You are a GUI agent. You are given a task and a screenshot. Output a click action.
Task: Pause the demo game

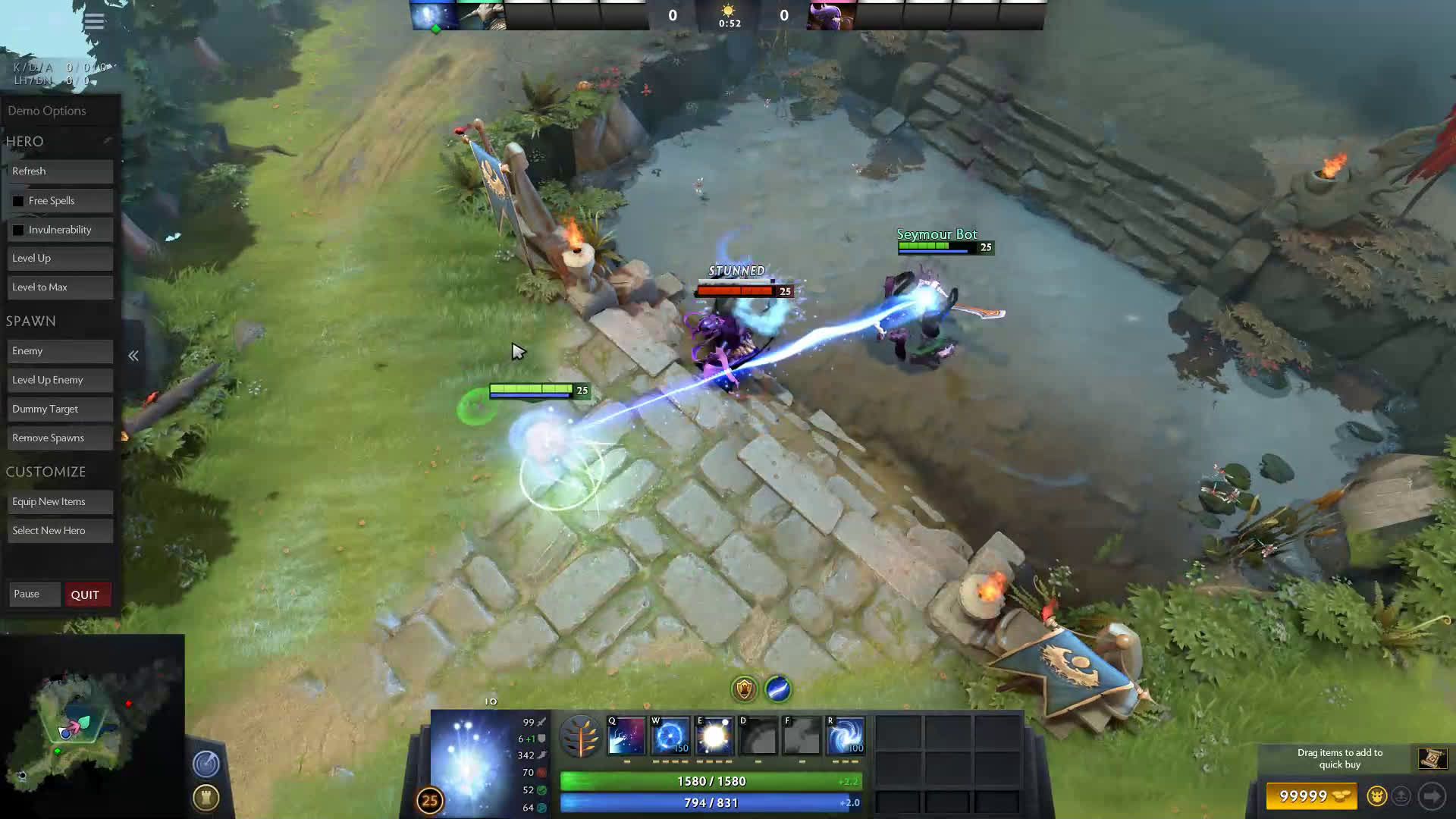34,595
